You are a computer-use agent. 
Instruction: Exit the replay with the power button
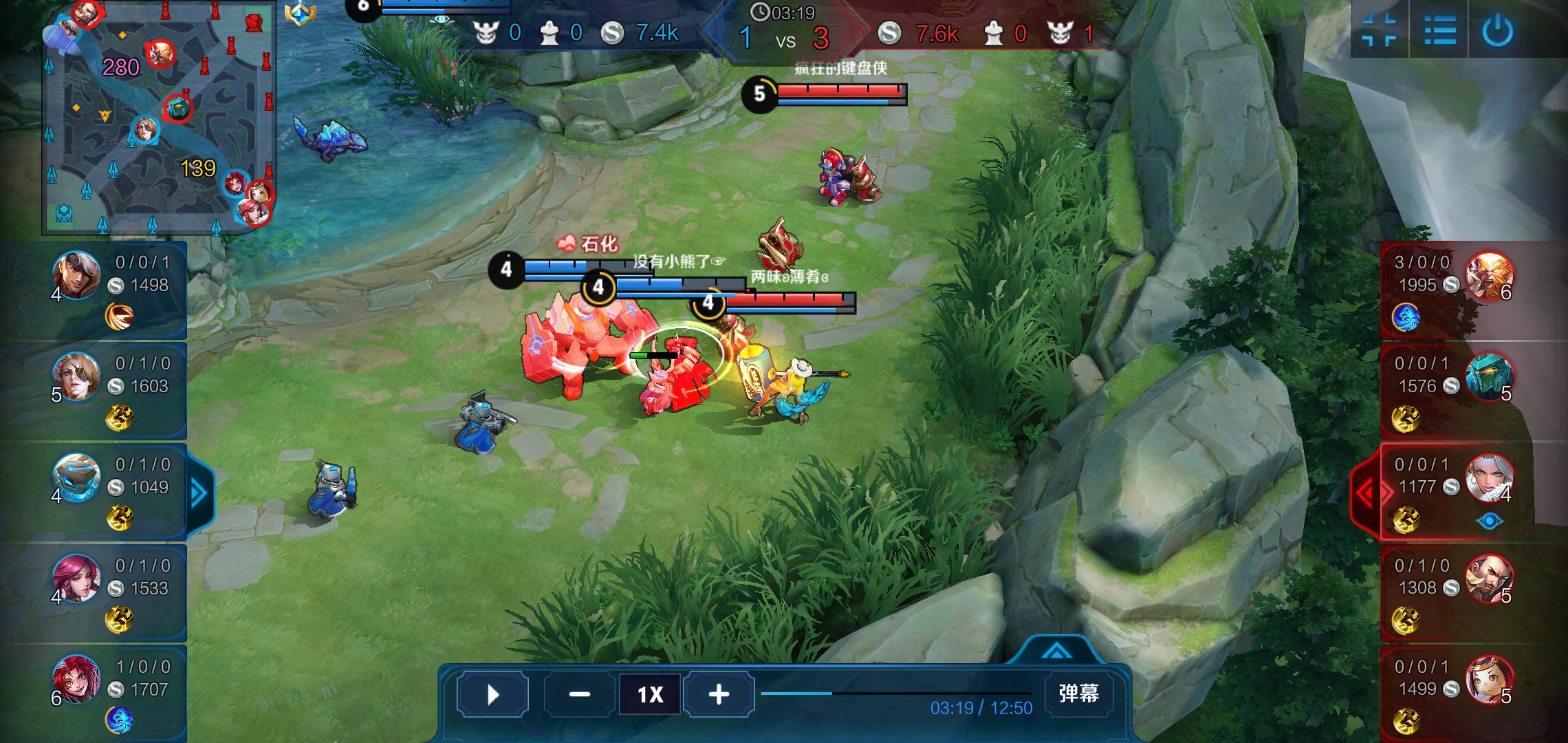tap(1498, 30)
